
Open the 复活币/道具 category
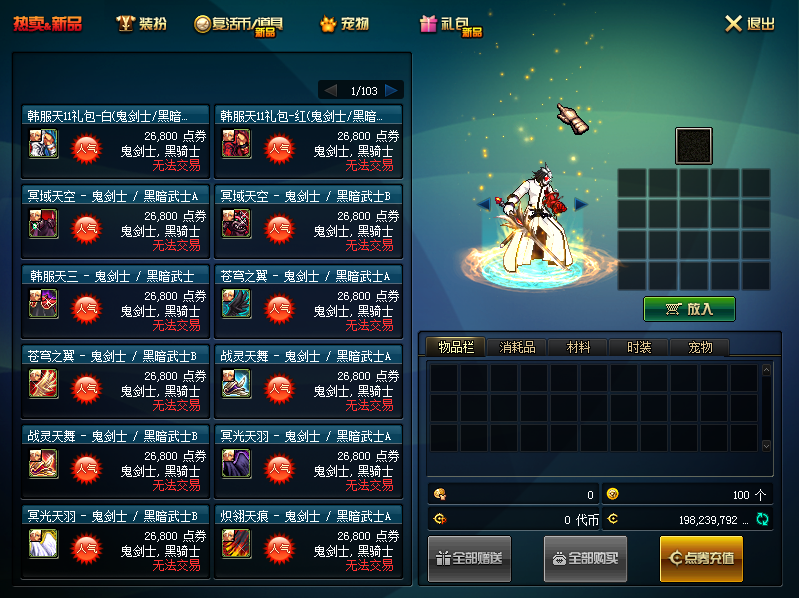240,24
